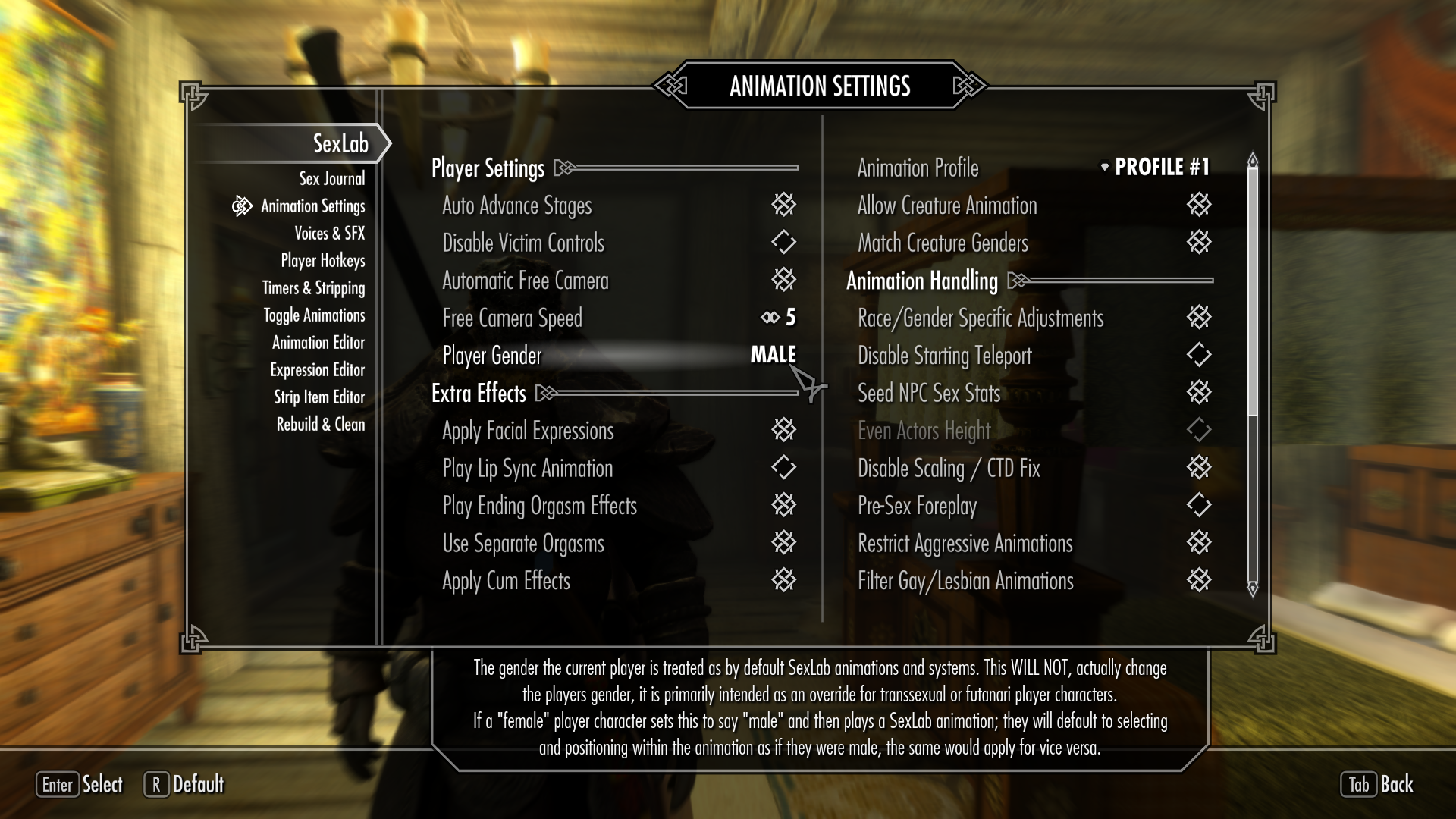The width and height of the screenshot is (1456, 819).
Task: Select Sex Journal in the sidebar
Action: point(331,178)
